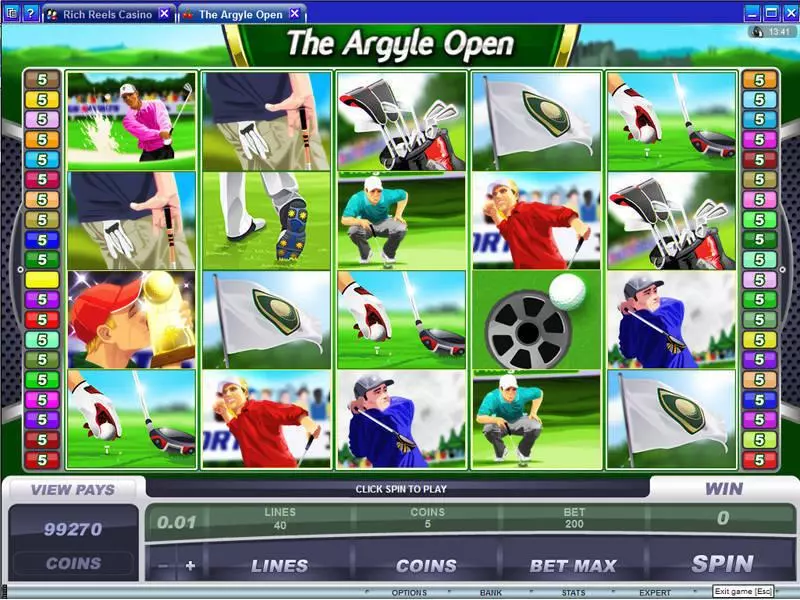Toggle the COINS balance display

coord(73,563)
